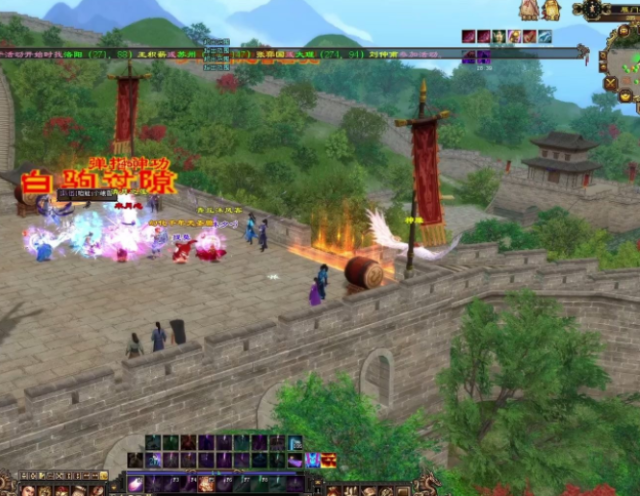Click the red-robed figure icon at top
This screenshot has height=496, width=640.
coord(528,10)
